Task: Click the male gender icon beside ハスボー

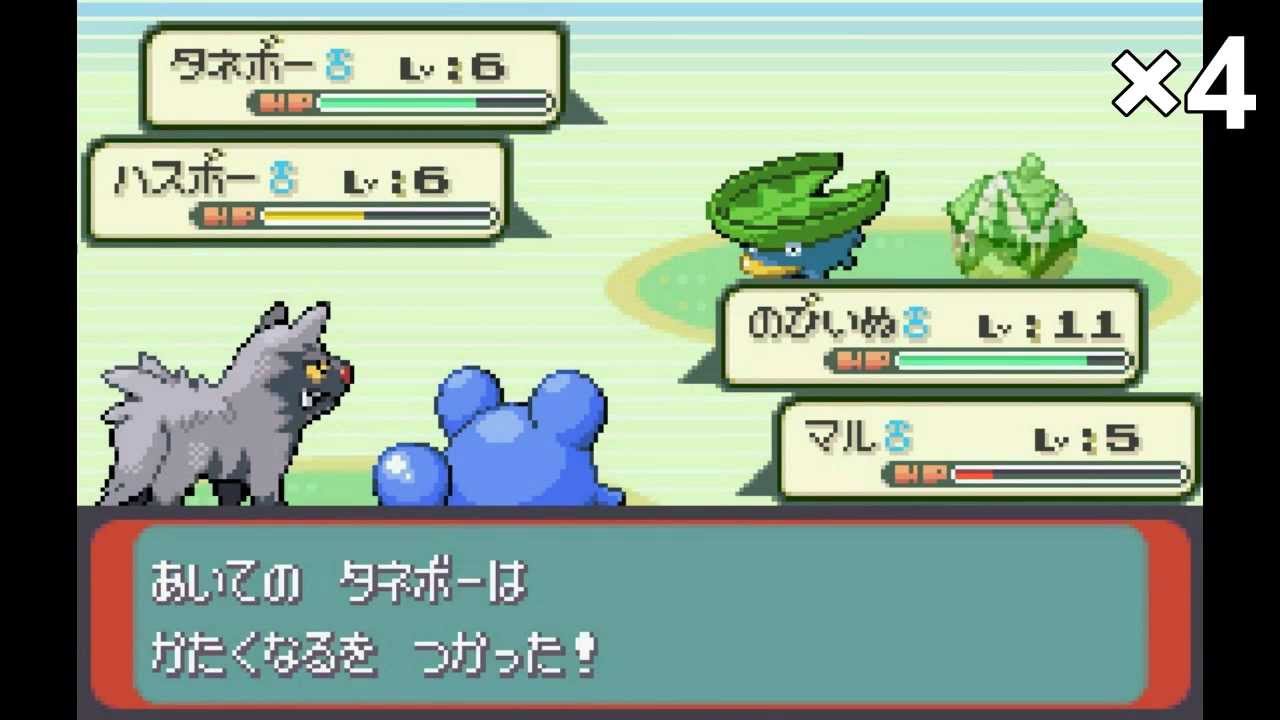Action: (282, 175)
